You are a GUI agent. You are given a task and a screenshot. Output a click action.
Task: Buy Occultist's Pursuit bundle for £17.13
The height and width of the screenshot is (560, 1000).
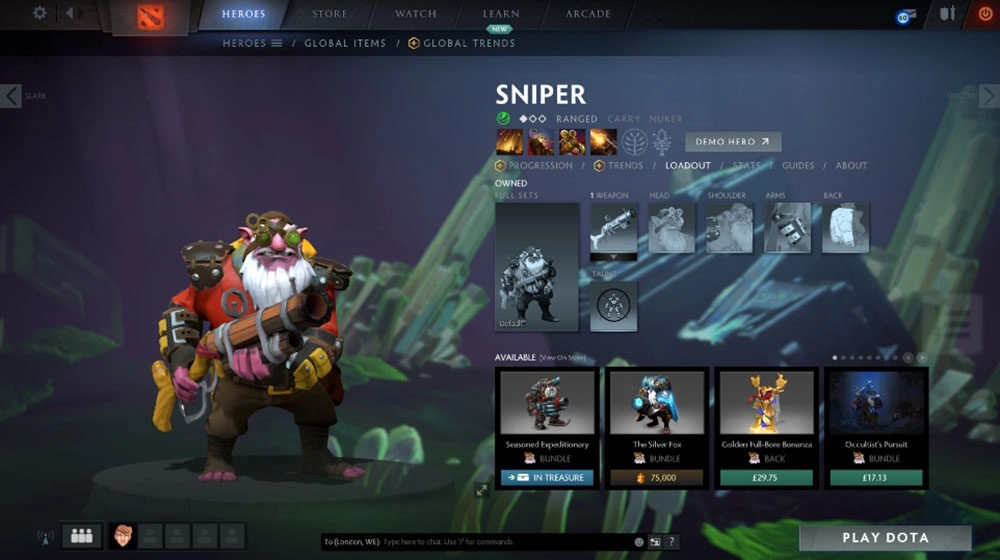click(x=876, y=478)
